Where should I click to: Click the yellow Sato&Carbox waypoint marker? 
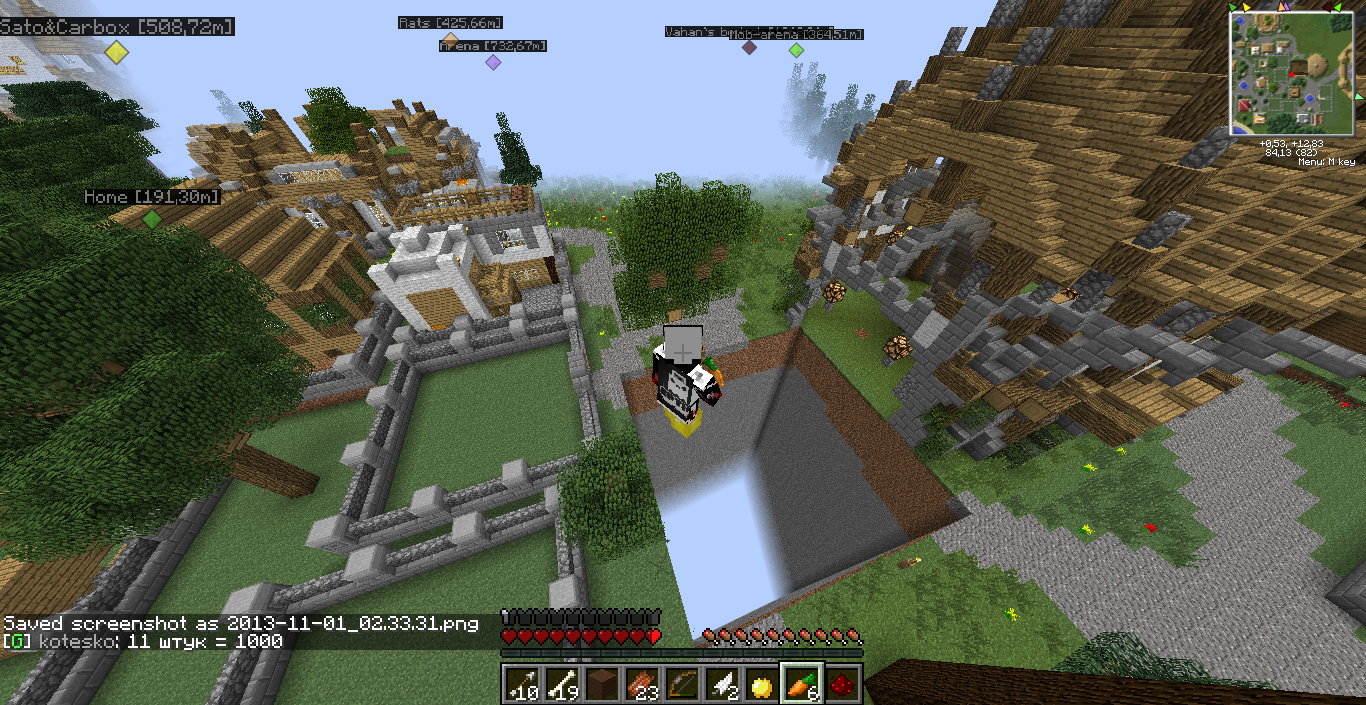(x=117, y=53)
